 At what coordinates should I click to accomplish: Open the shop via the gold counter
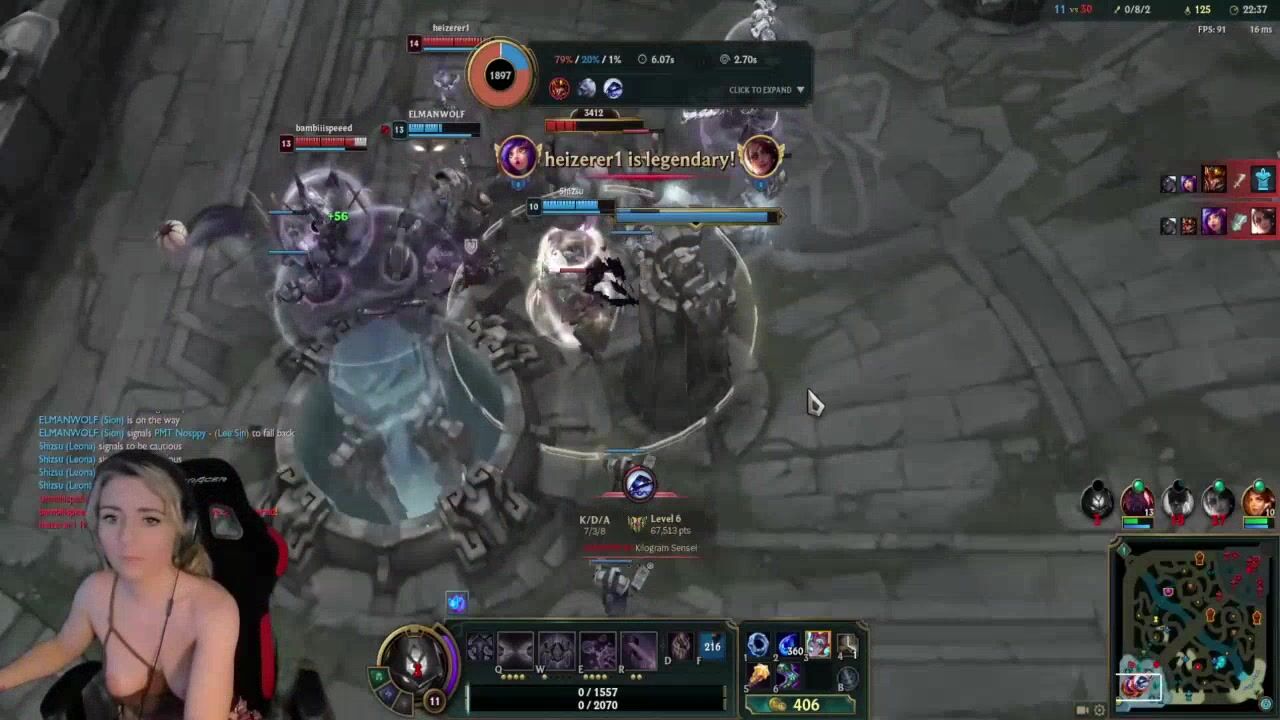tap(798, 705)
